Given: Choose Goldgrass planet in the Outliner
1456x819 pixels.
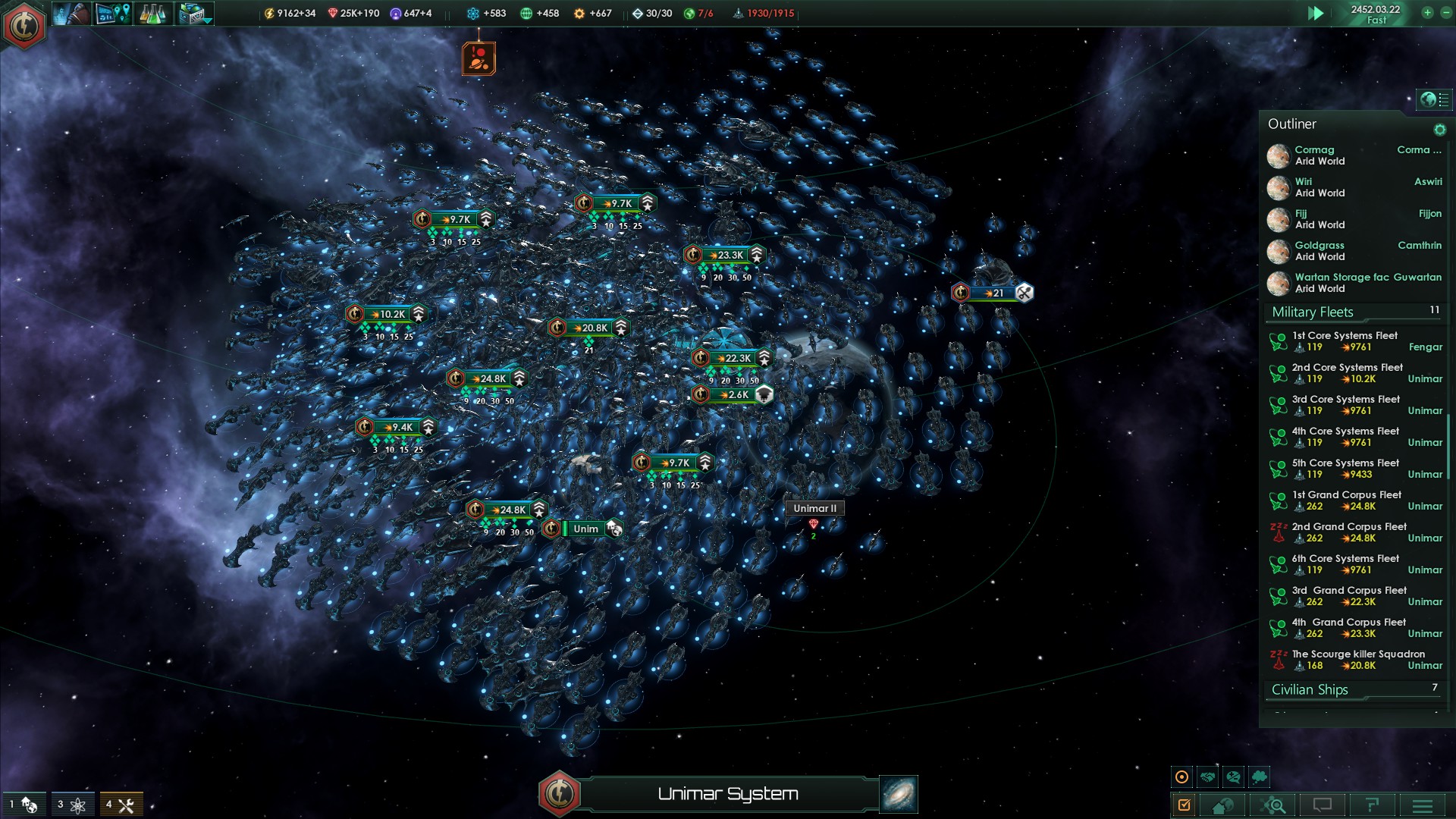Looking at the screenshot, I should click(x=1319, y=251).
